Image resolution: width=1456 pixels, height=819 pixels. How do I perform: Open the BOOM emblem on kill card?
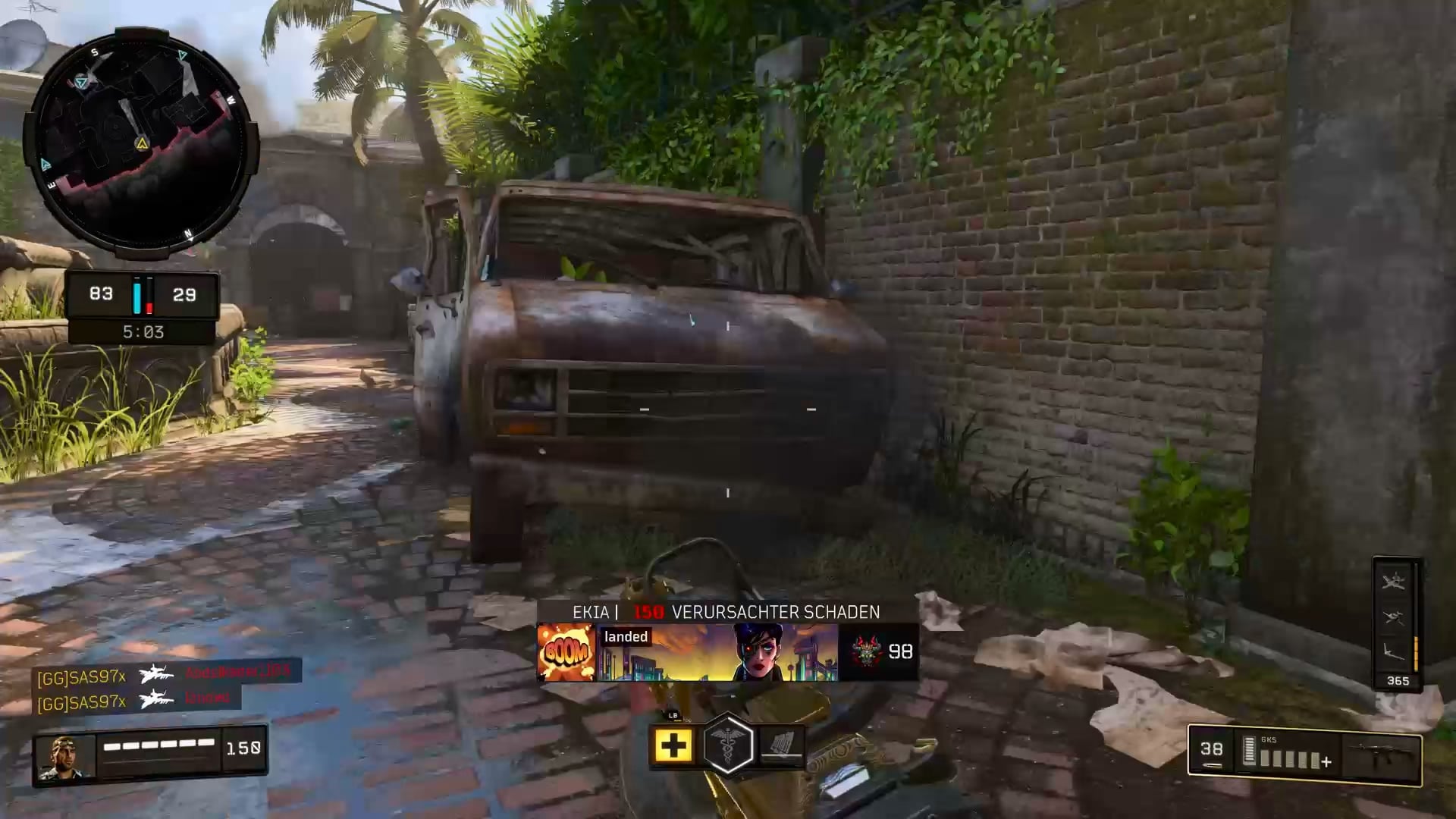click(x=566, y=652)
